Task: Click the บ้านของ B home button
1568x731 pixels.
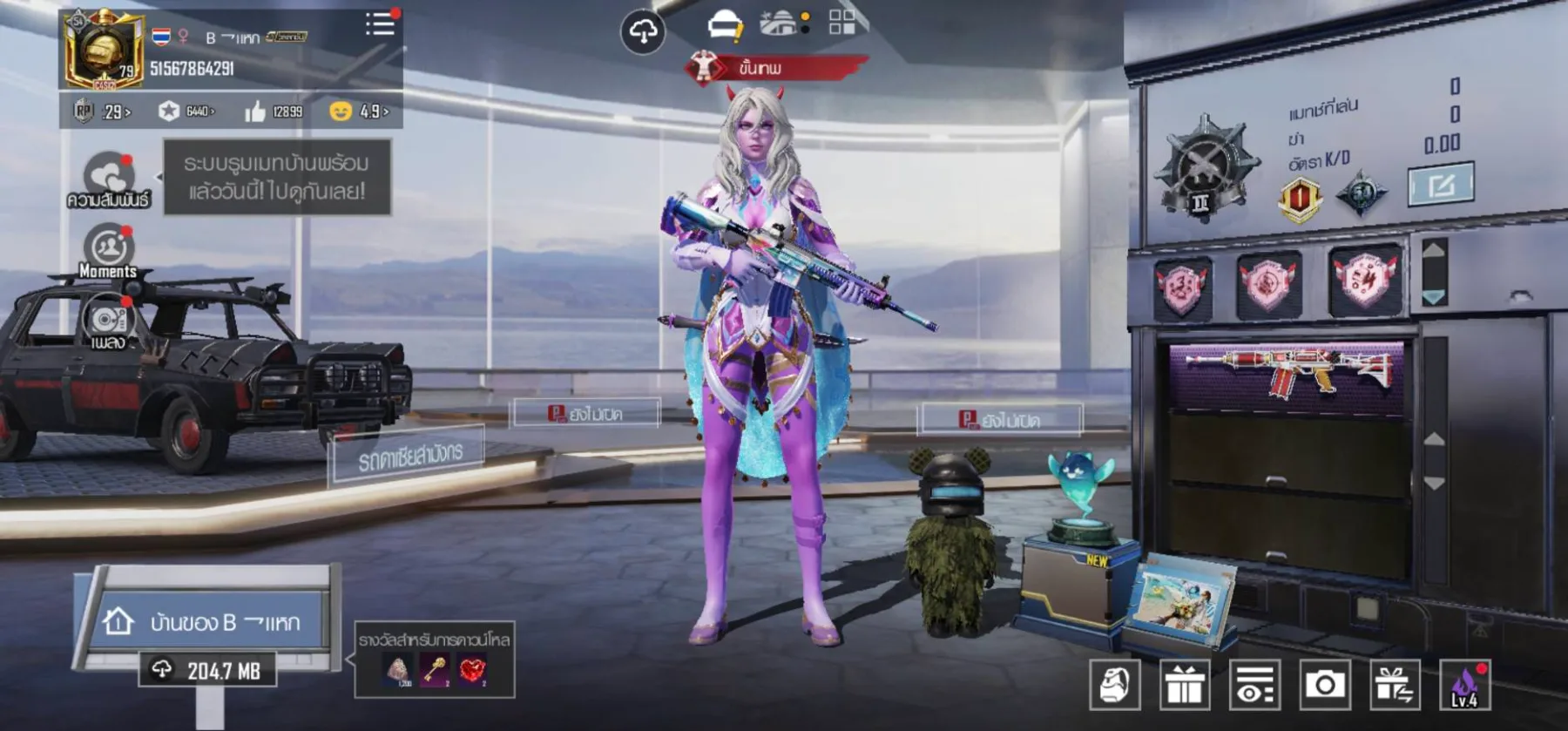Action: click(x=212, y=620)
